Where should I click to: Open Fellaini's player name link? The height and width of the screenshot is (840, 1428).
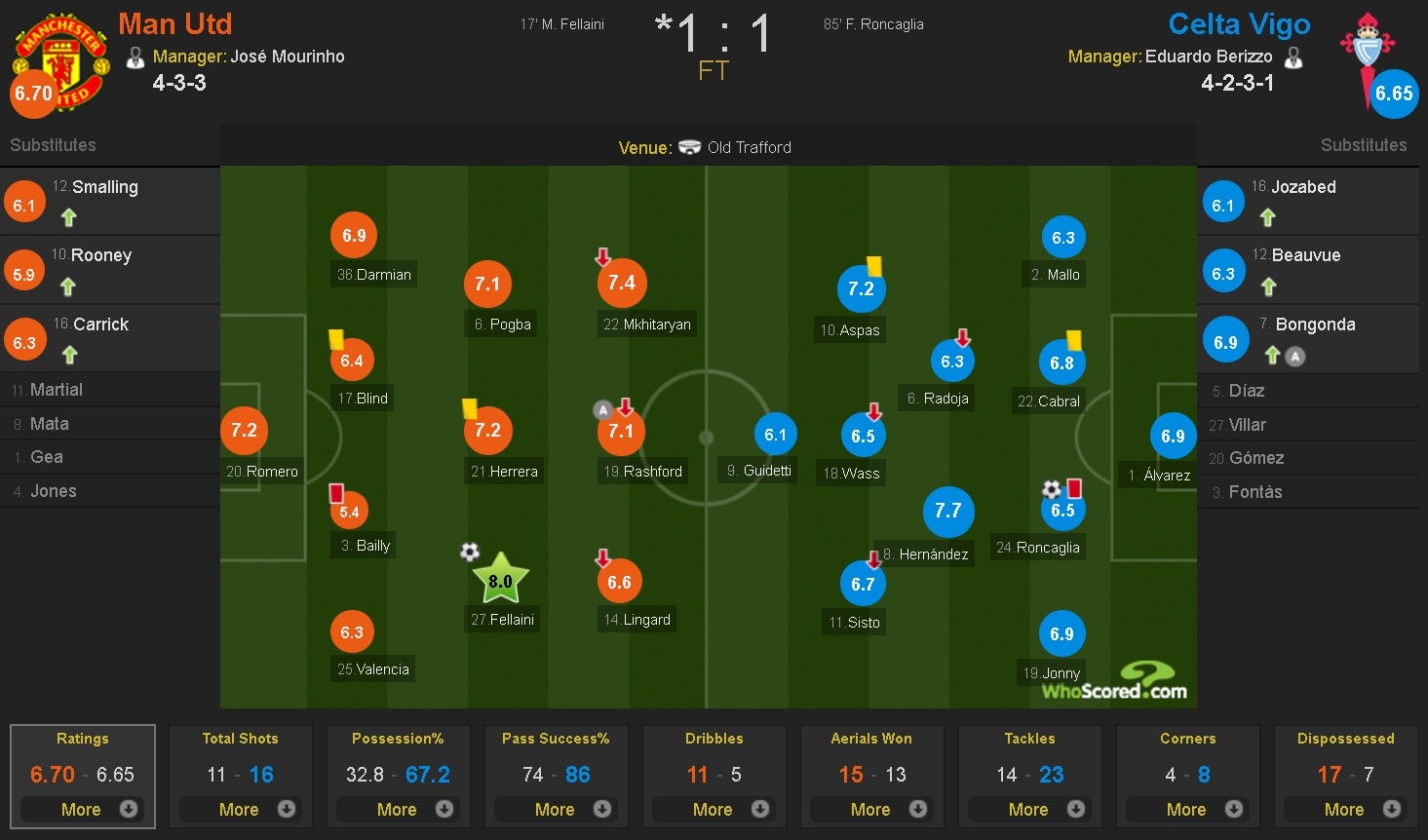point(501,618)
